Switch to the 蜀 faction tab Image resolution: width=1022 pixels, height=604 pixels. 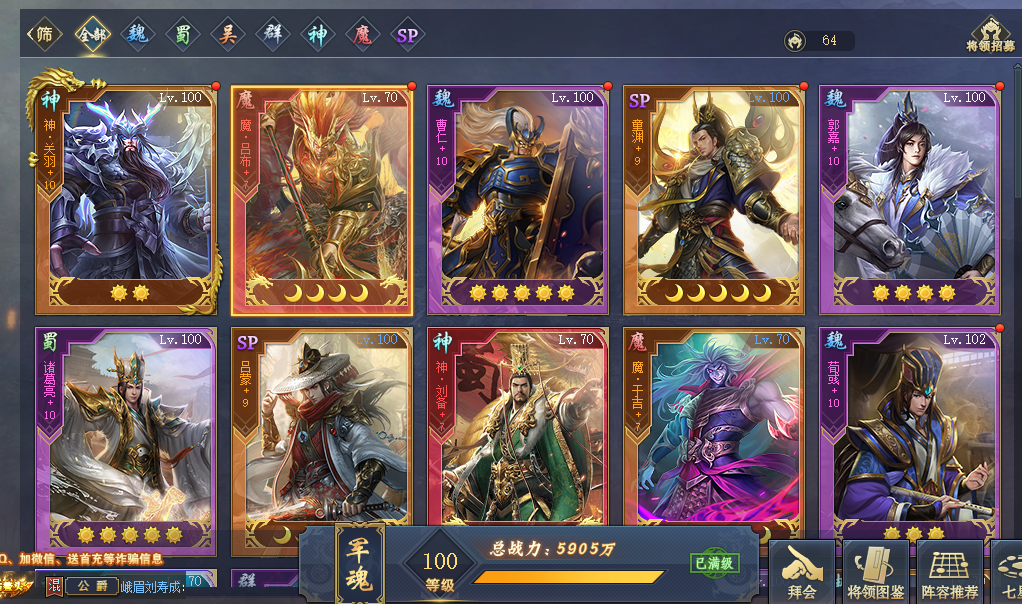pyautogui.click(x=182, y=35)
